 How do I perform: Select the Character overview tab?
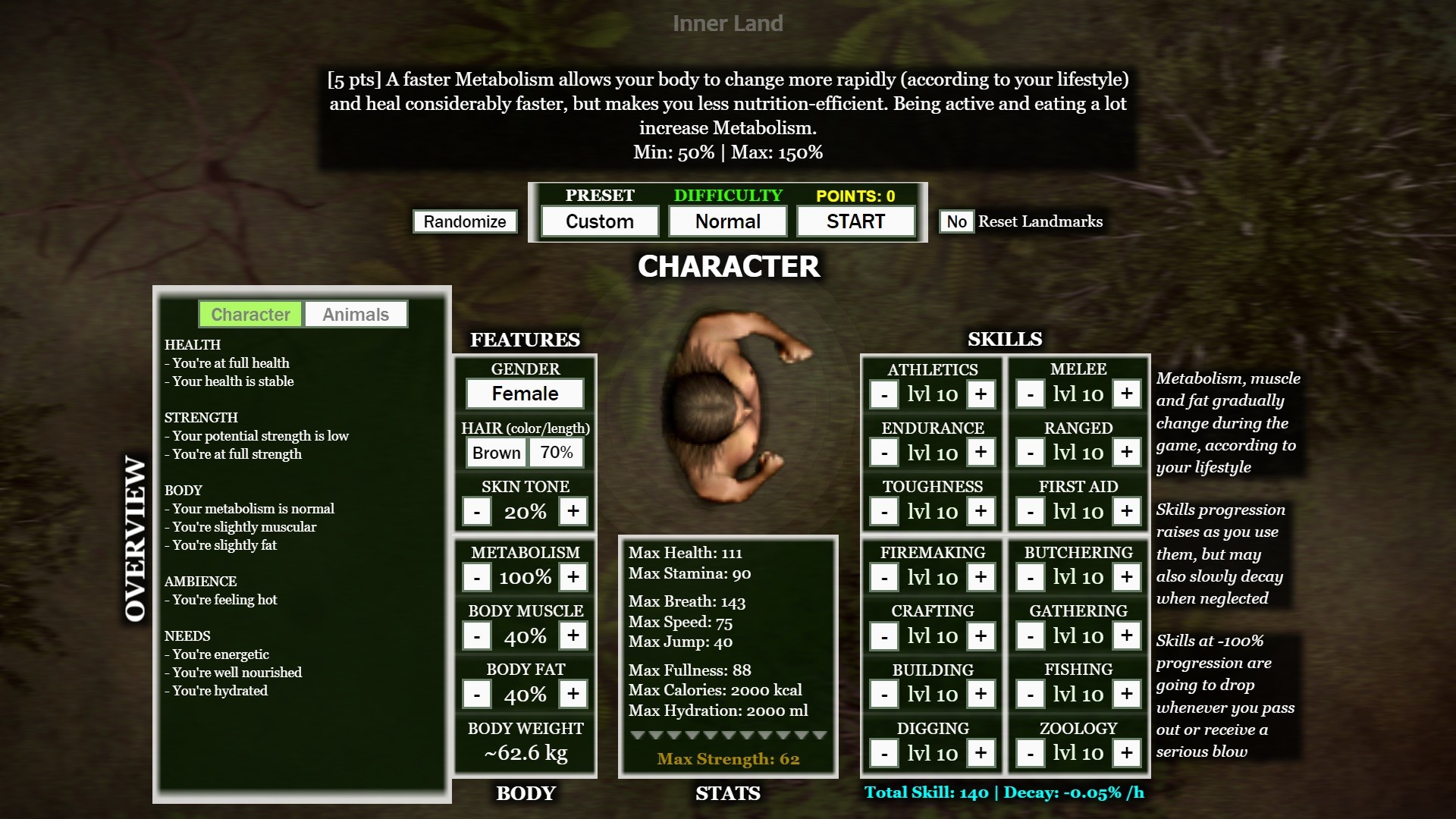click(x=250, y=315)
